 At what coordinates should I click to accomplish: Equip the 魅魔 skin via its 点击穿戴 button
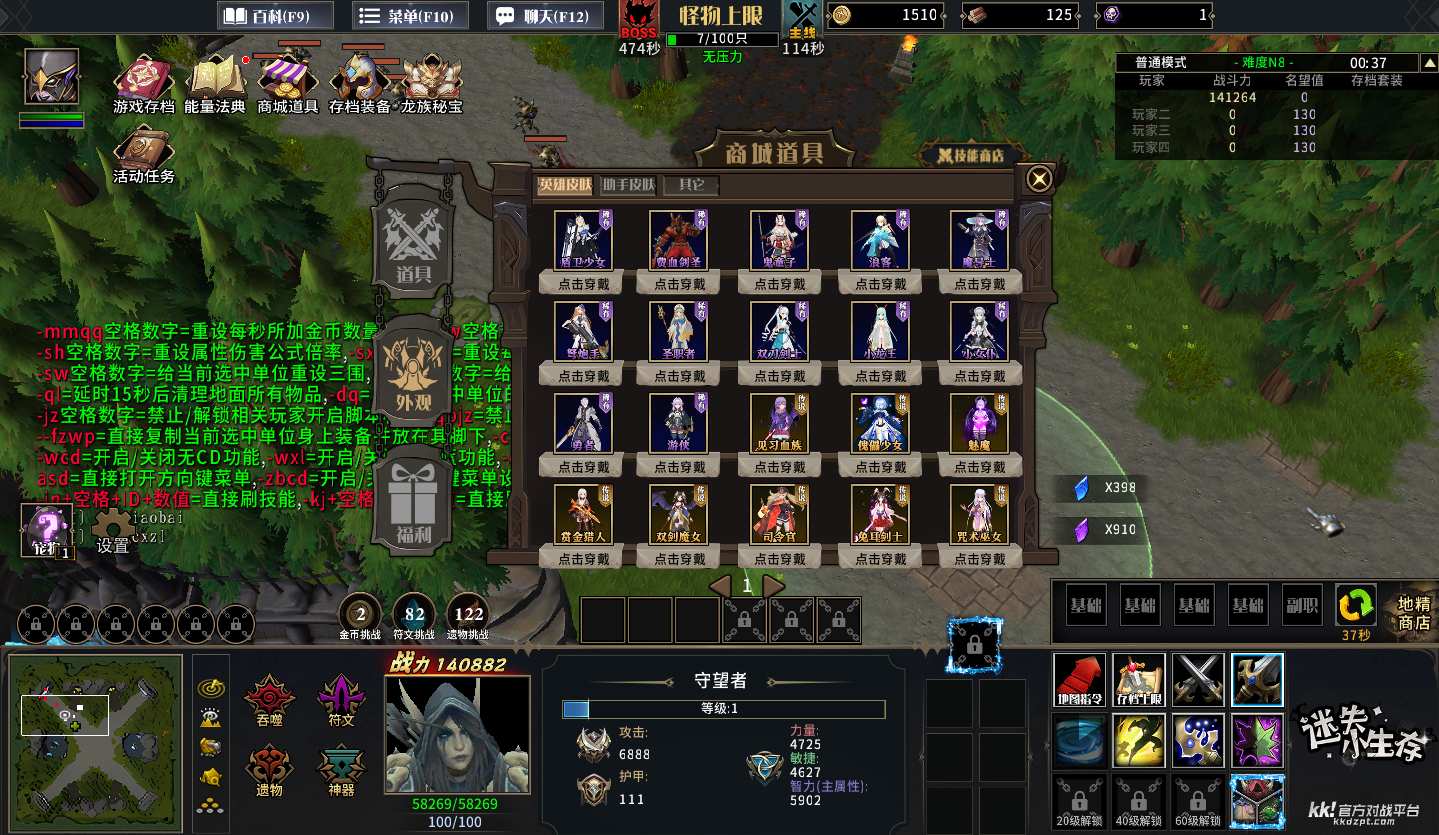click(980, 467)
